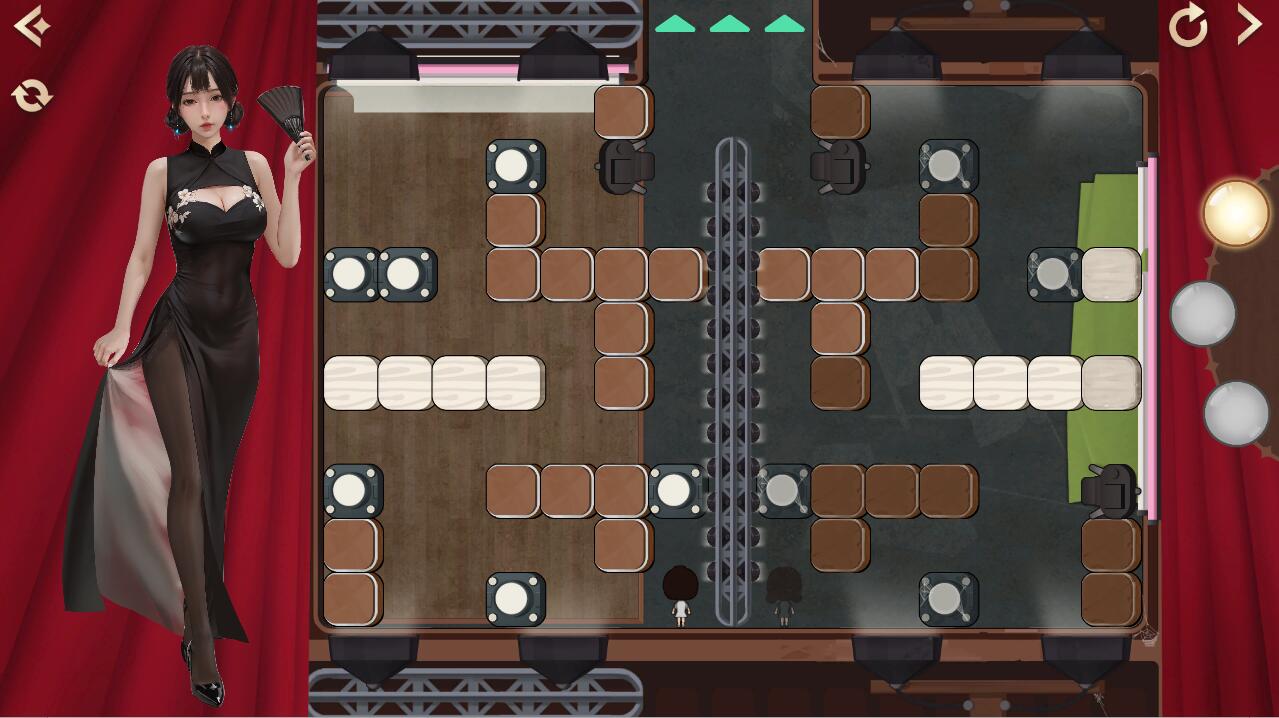Click the circular swap arrows icon

32,96
